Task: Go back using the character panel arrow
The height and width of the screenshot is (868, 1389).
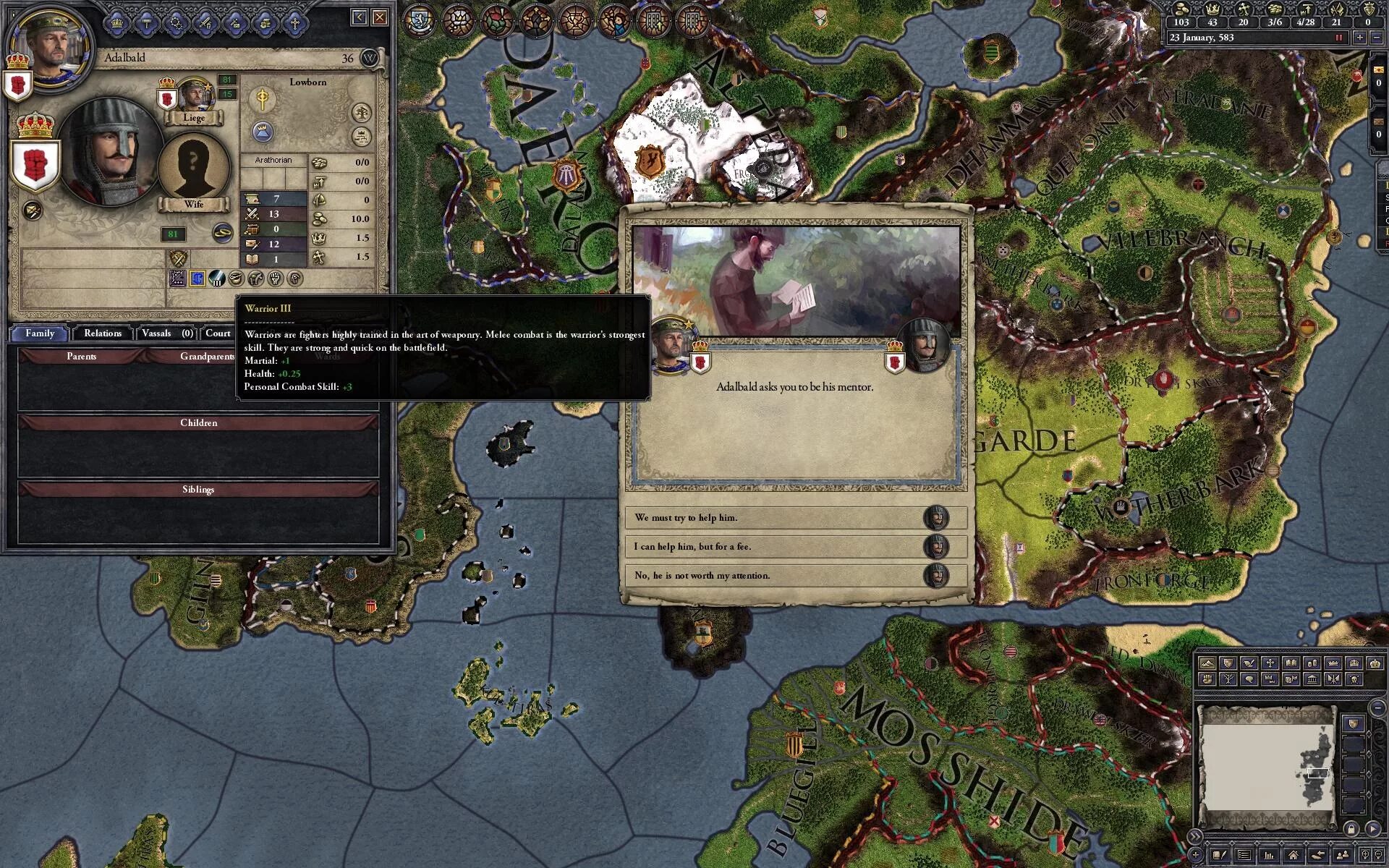Action: pos(360,17)
